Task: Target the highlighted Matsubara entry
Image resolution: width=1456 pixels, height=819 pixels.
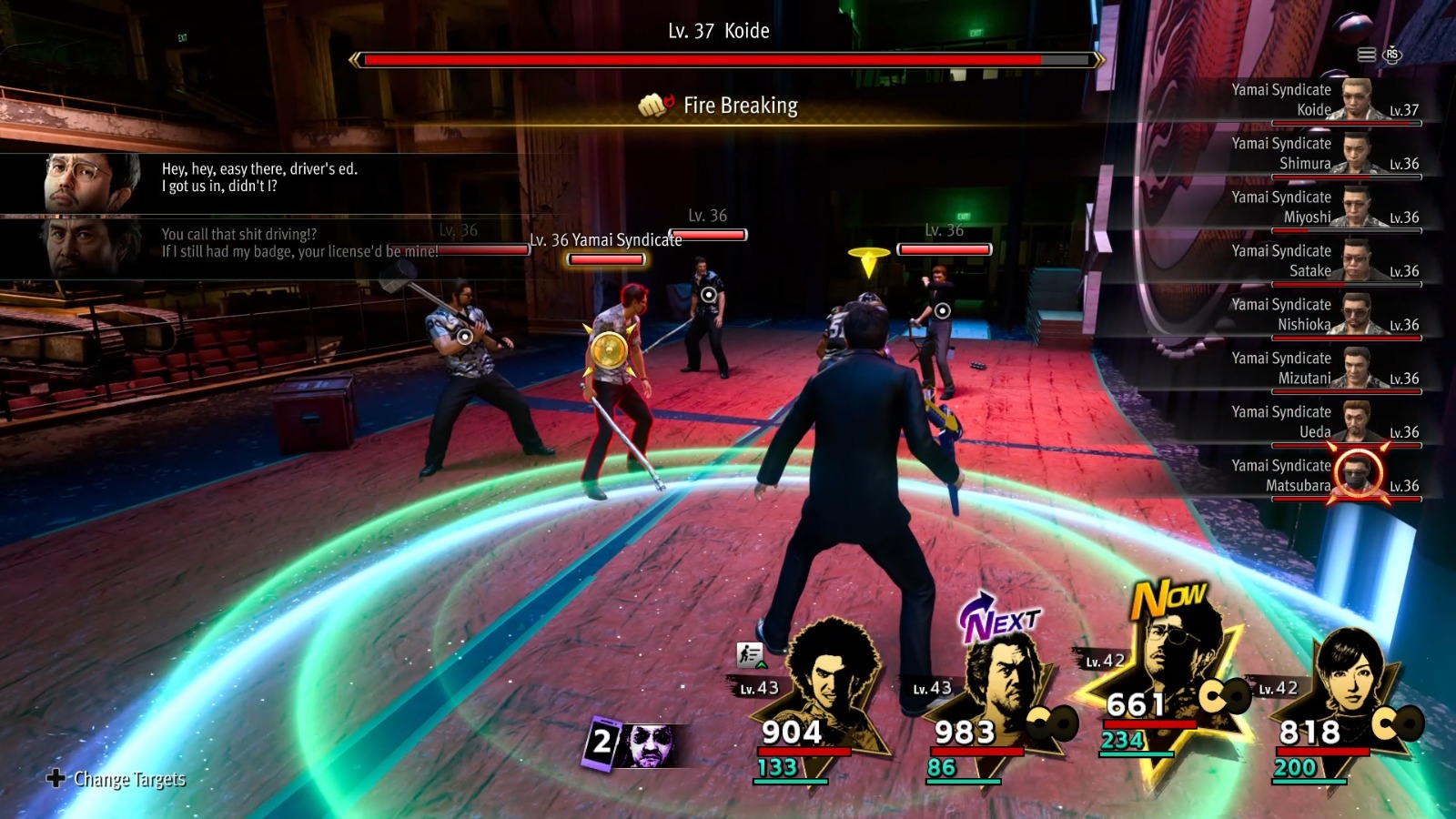Action: (1319, 476)
